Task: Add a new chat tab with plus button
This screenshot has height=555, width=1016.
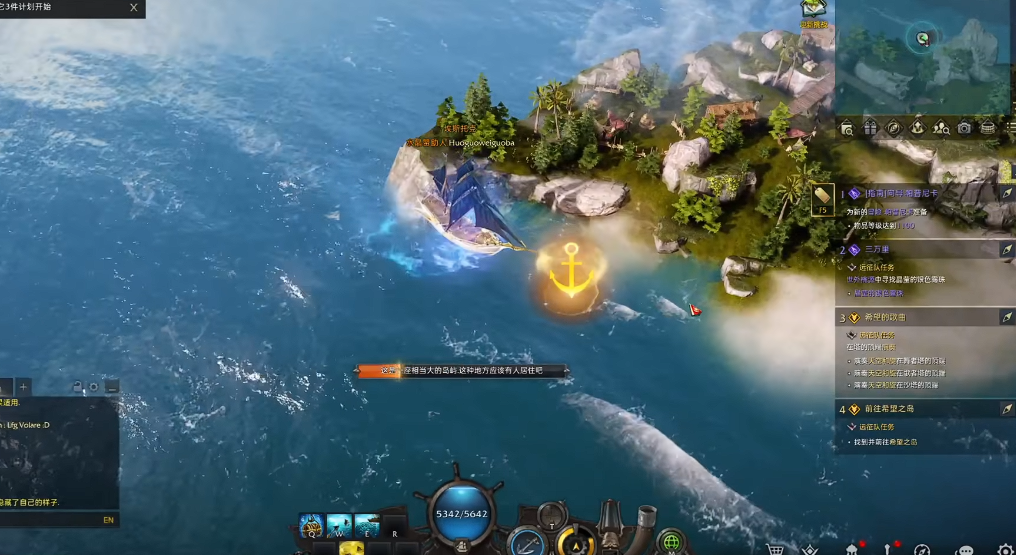Action: pos(24,387)
